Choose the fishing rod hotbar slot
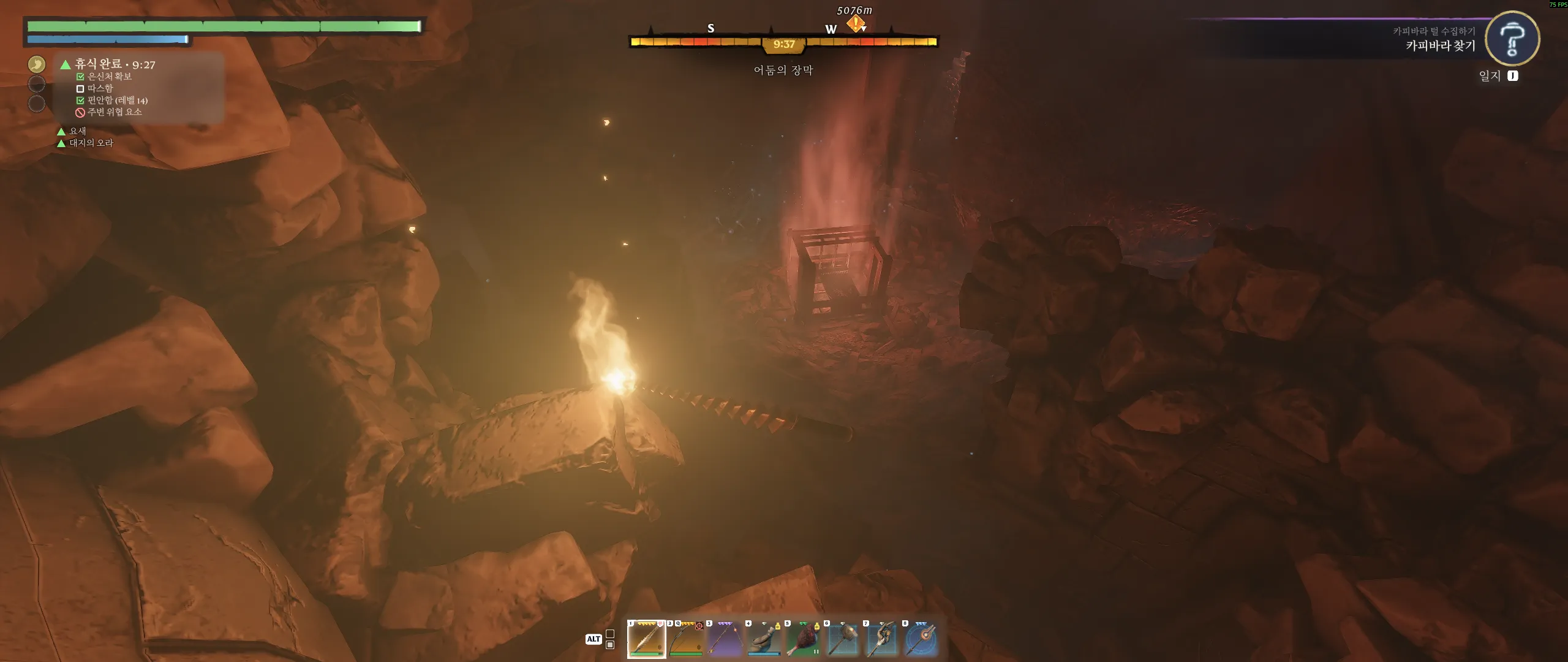 [x=725, y=639]
